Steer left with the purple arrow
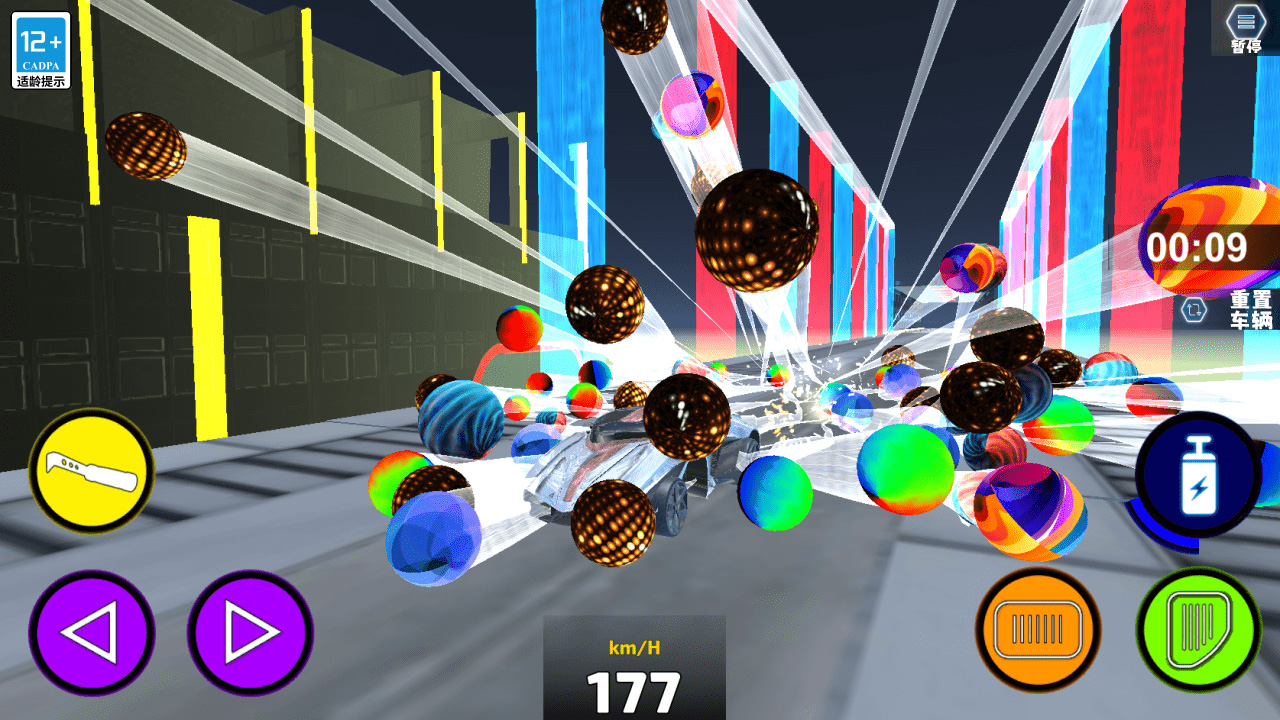1280x720 pixels. pos(91,632)
